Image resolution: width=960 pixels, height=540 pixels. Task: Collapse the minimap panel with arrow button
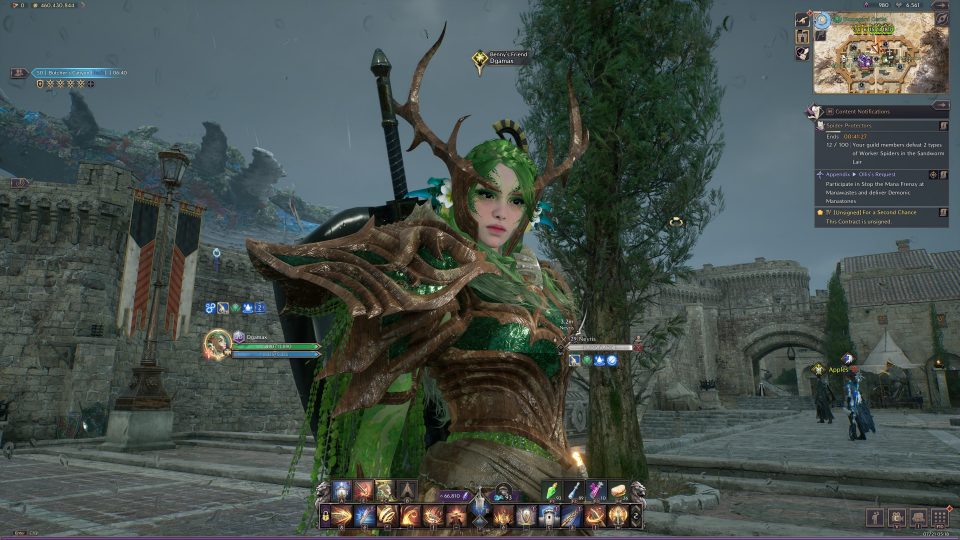[x=940, y=5]
